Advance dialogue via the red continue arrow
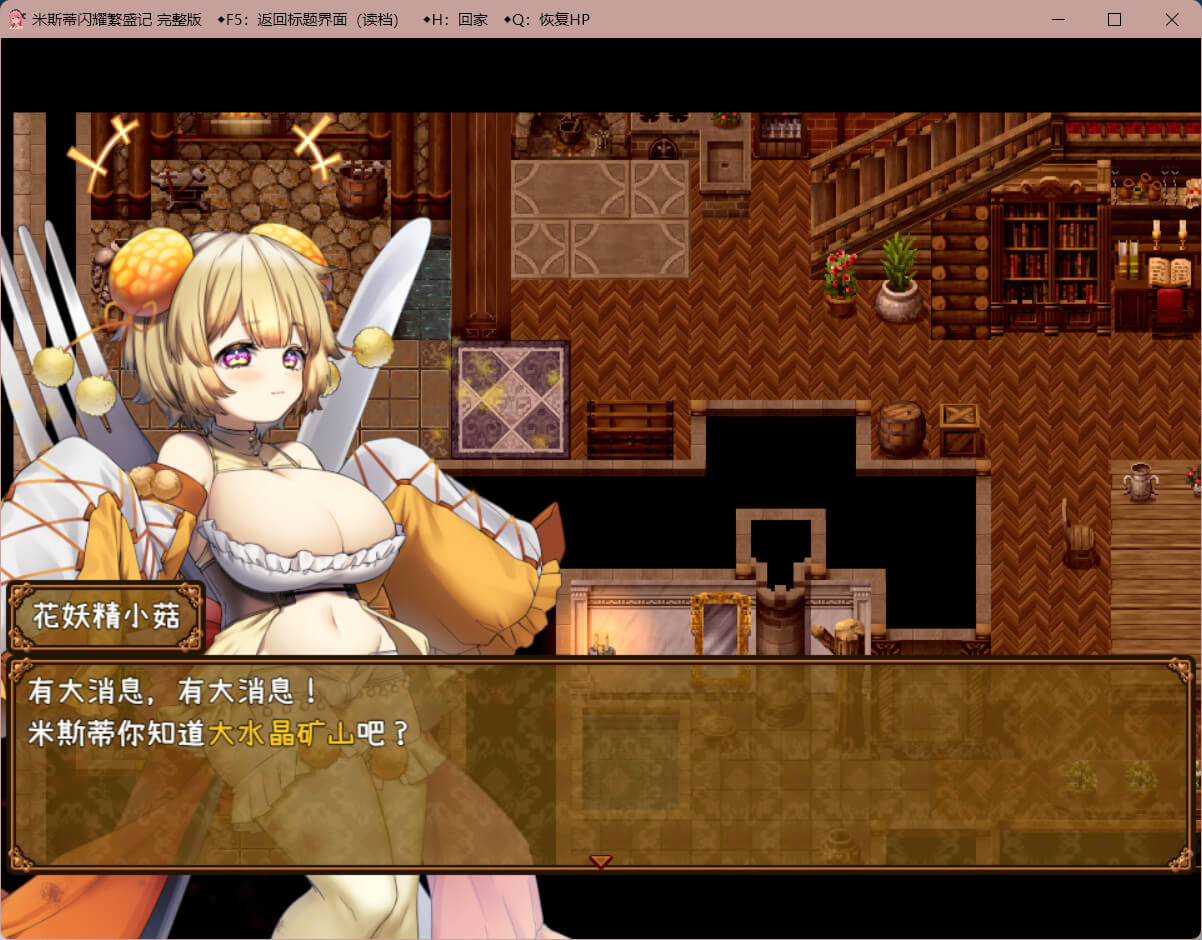The width and height of the screenshot is (1202, 940). pyautogui.click(x=600, y=861)
